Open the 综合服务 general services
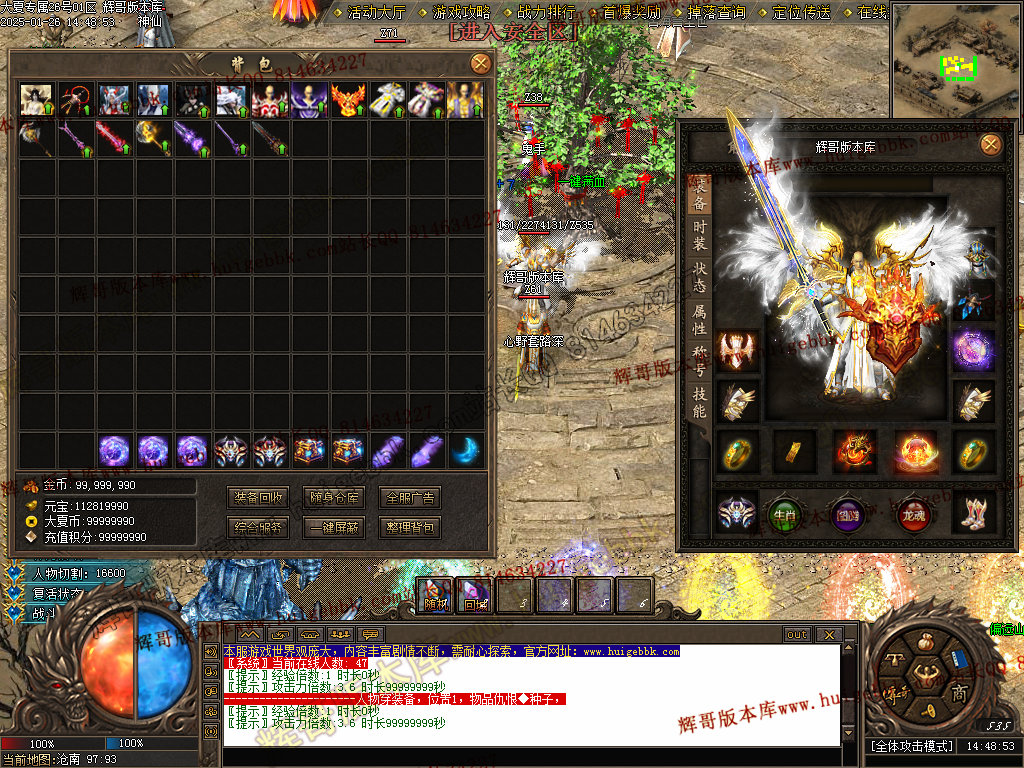The width and height of the screenshot is (1024, 768). (259, 527)
